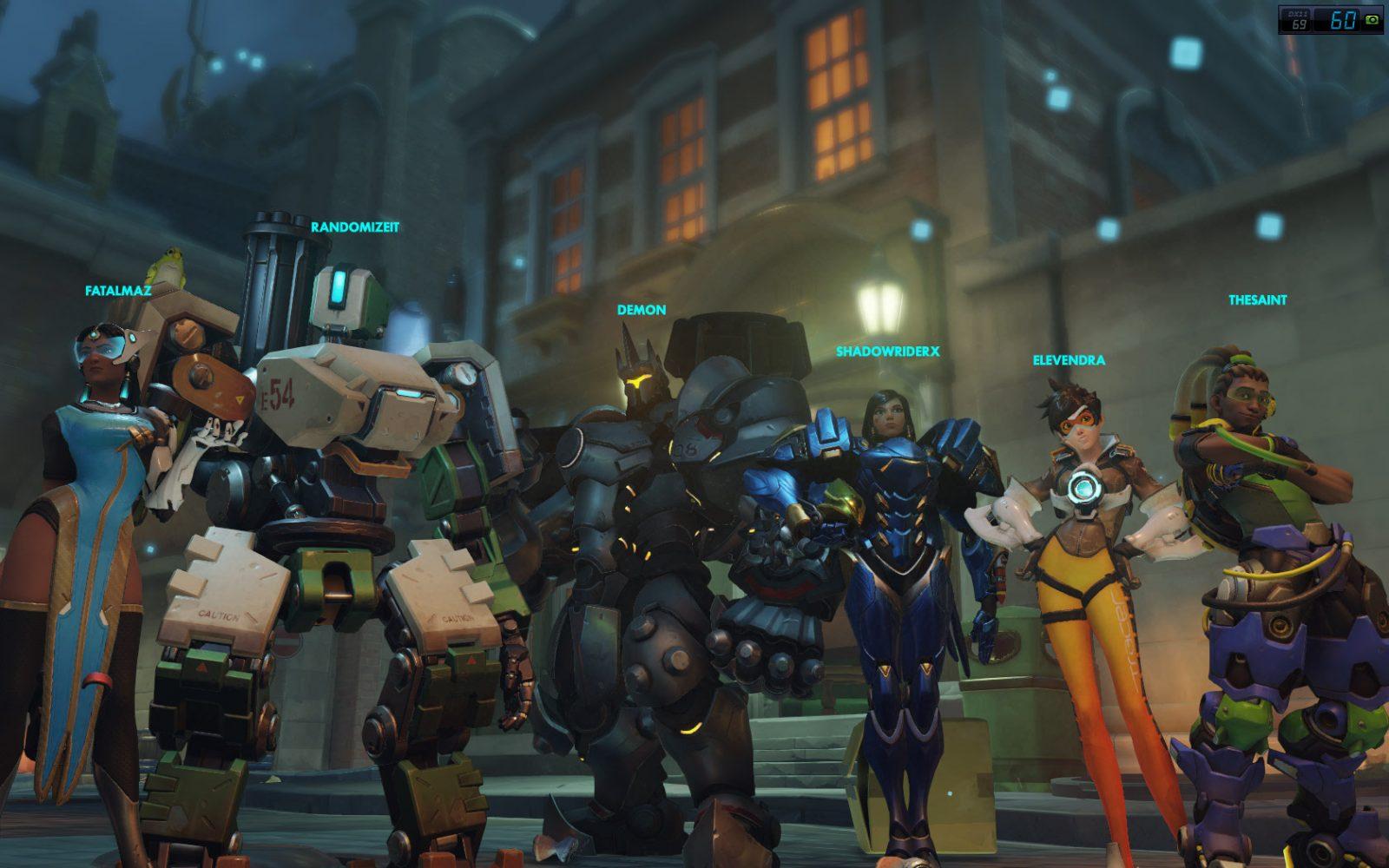Choose the DEMON player name tag
This screenshot has width=1389, height=868.
[642, 310]
